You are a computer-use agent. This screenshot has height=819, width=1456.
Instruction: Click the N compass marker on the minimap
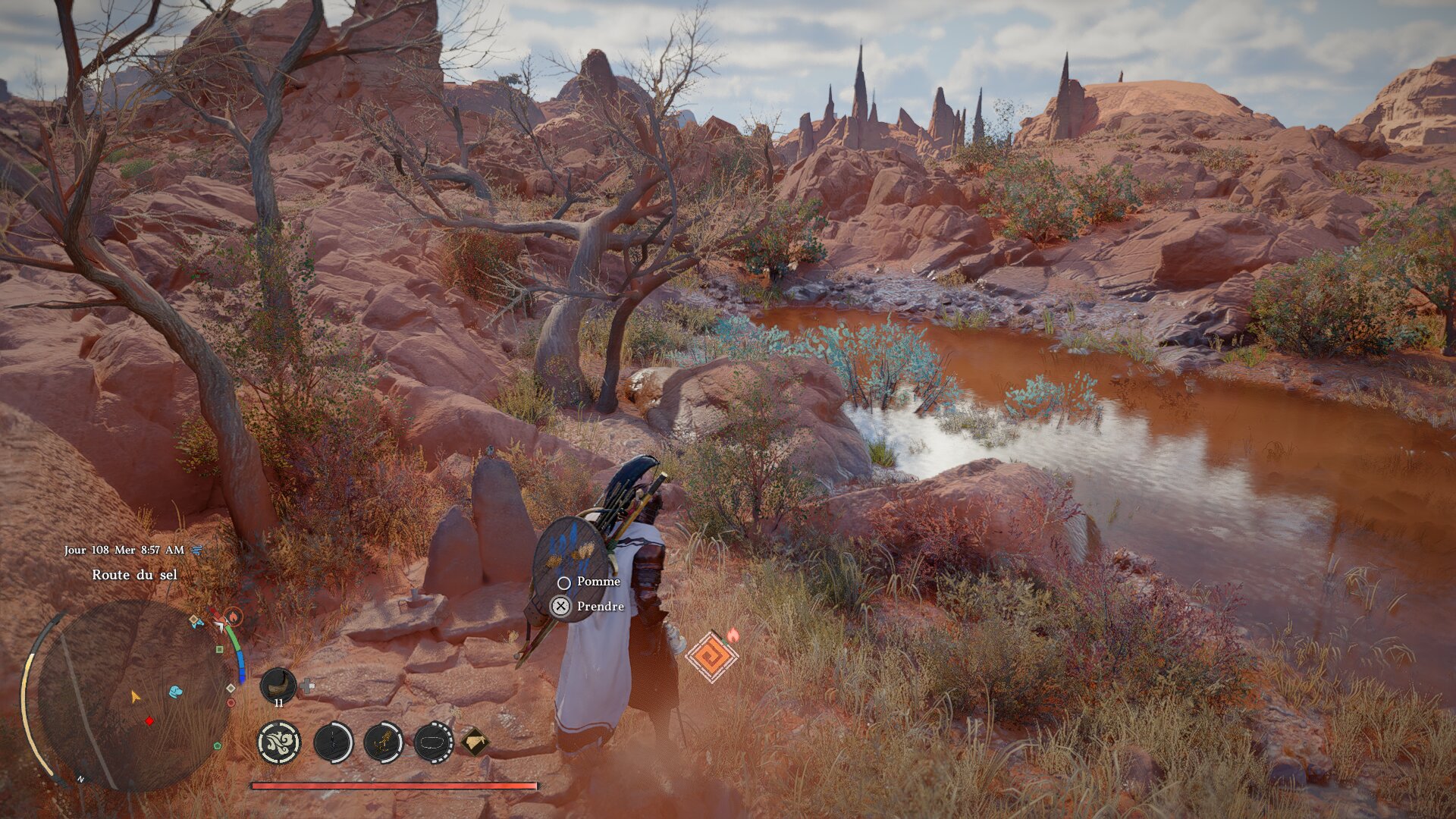click(x=81, y=779)
